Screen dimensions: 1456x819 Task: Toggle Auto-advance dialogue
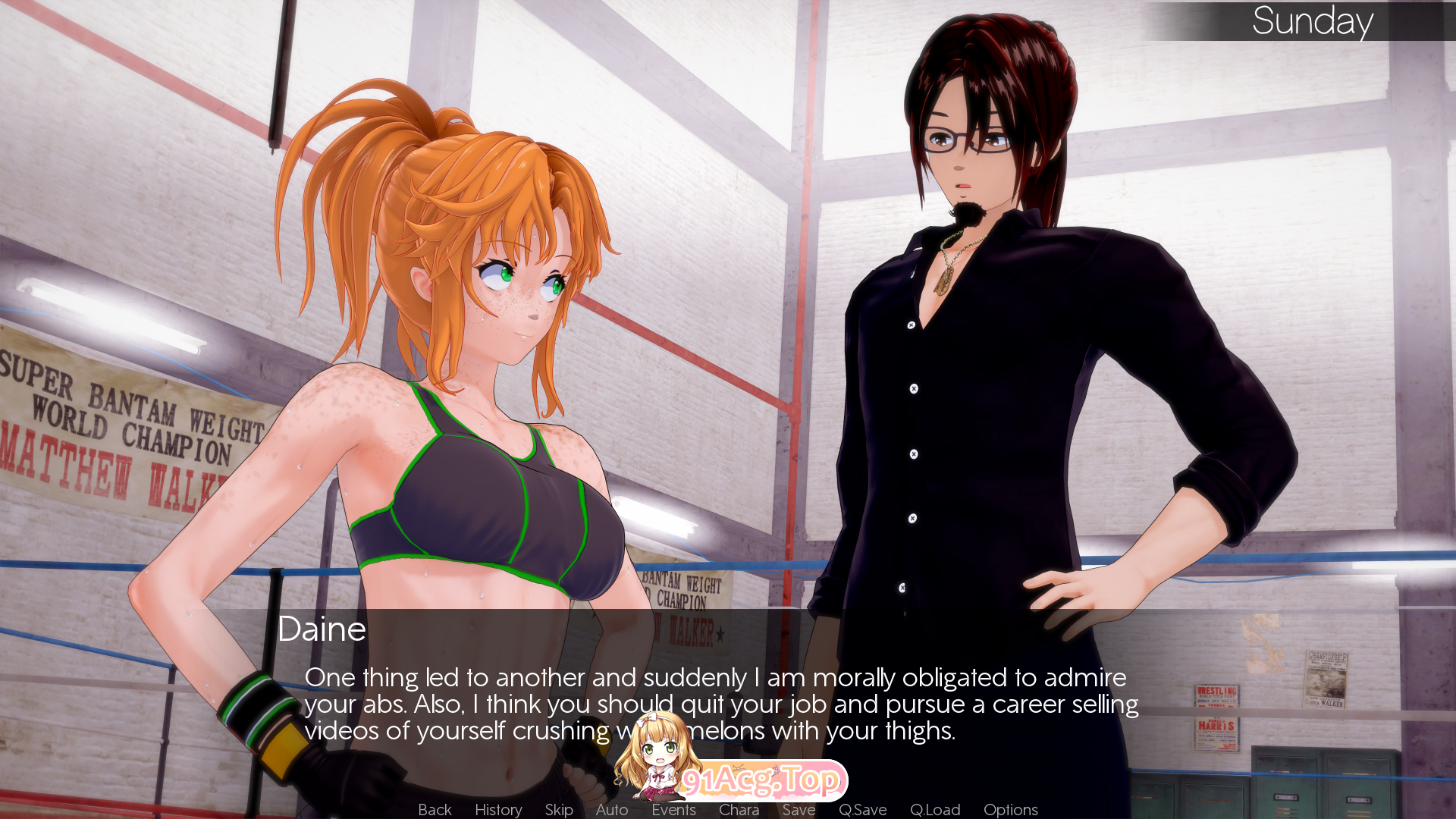click(612, 809)
